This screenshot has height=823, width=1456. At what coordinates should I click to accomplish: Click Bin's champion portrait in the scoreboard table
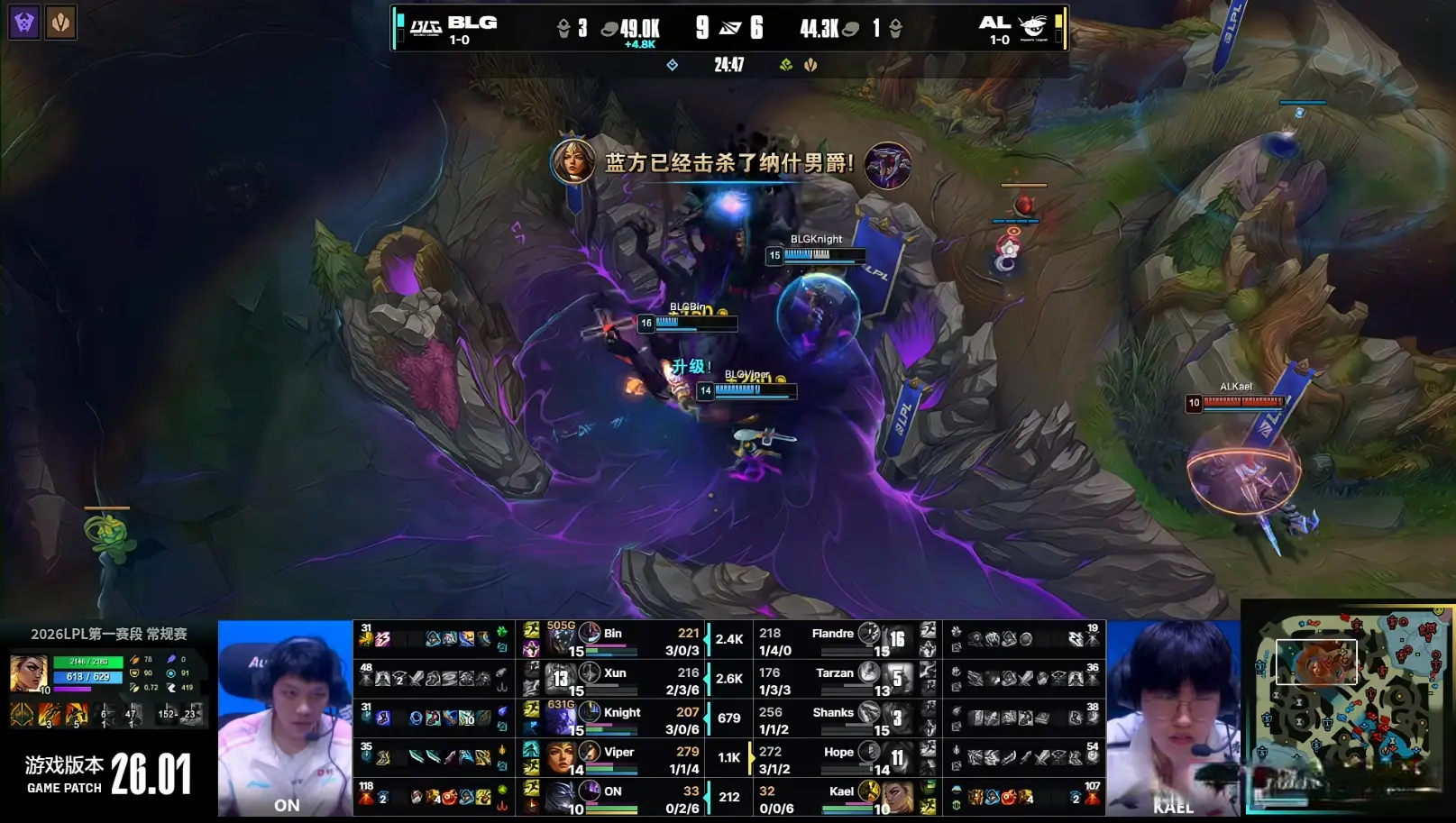coord(591,633)
